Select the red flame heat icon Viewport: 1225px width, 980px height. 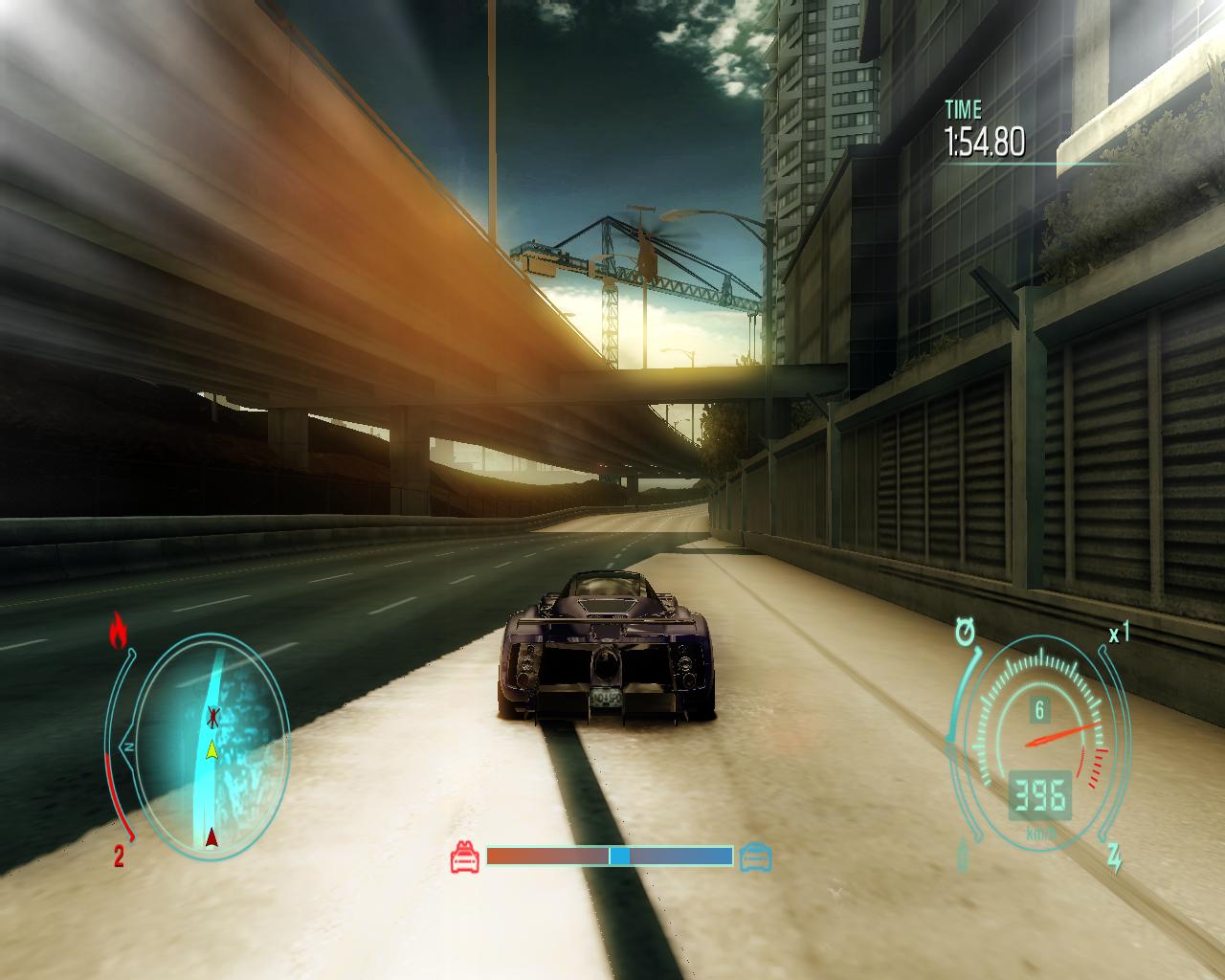[x=119, y=631]
